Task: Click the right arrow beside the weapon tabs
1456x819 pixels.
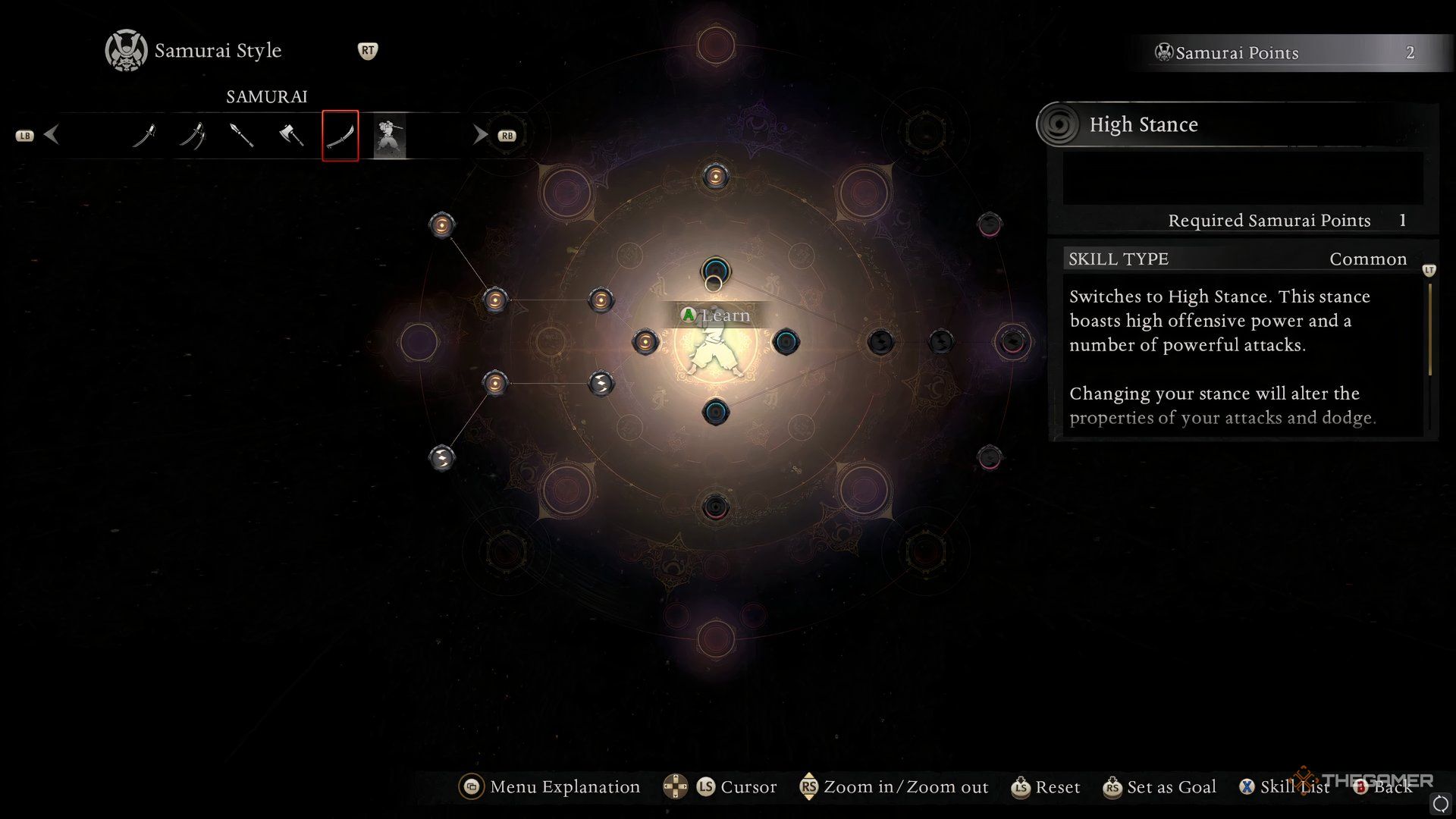Action: pos(480,135)
